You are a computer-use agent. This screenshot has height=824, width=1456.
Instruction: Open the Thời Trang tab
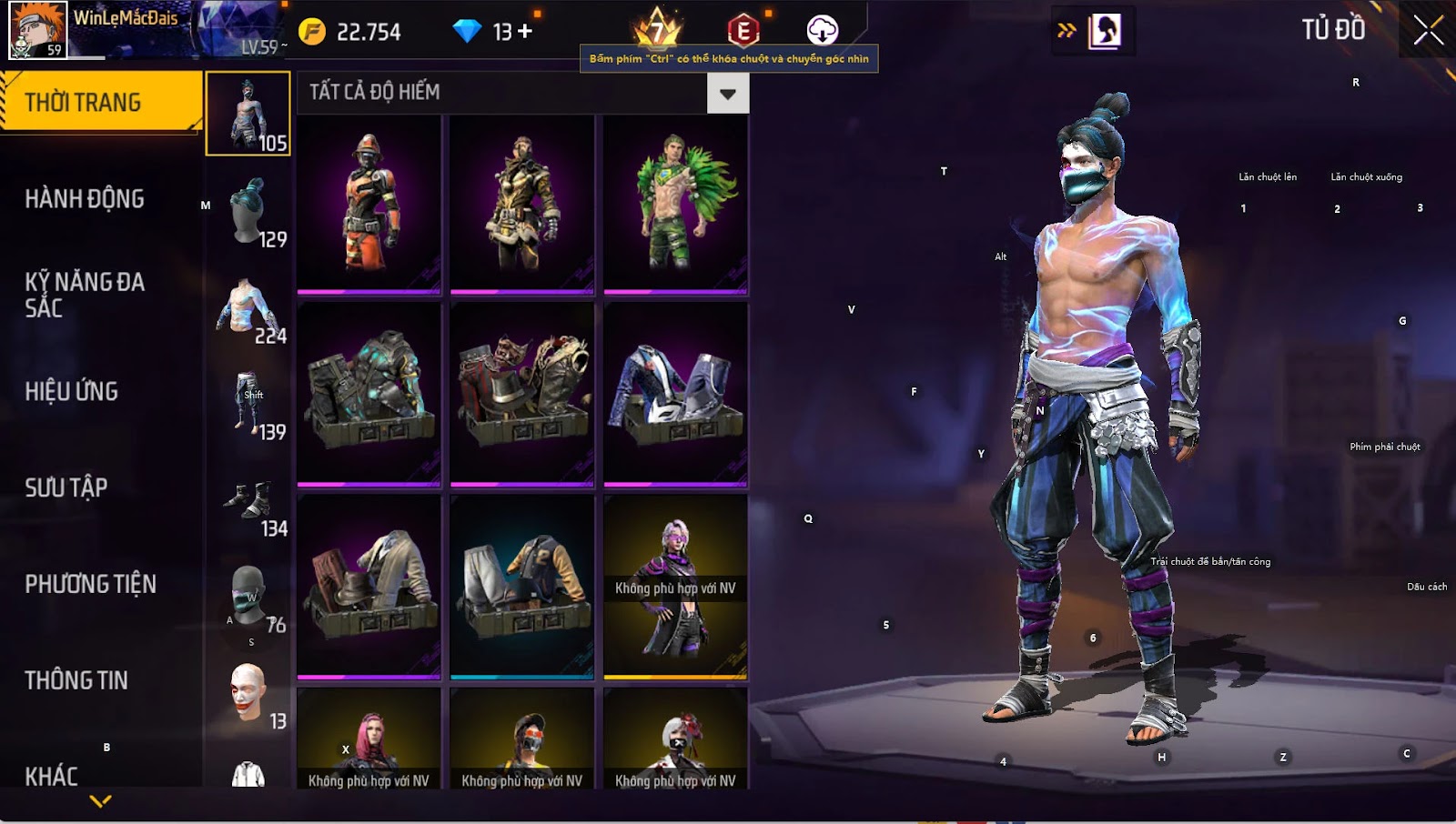coord(100,102)
